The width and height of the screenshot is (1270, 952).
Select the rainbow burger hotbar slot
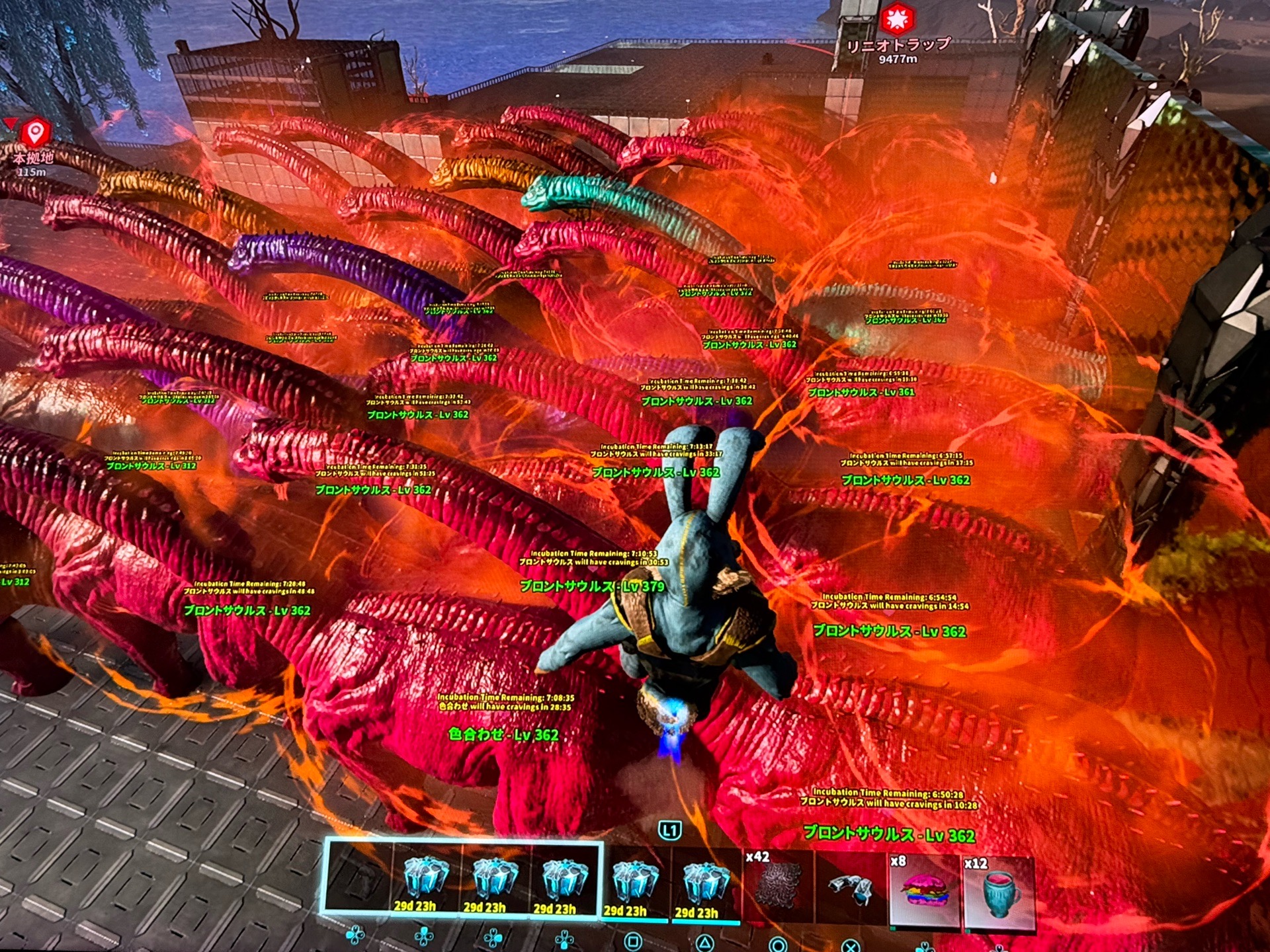coord(924,889)
